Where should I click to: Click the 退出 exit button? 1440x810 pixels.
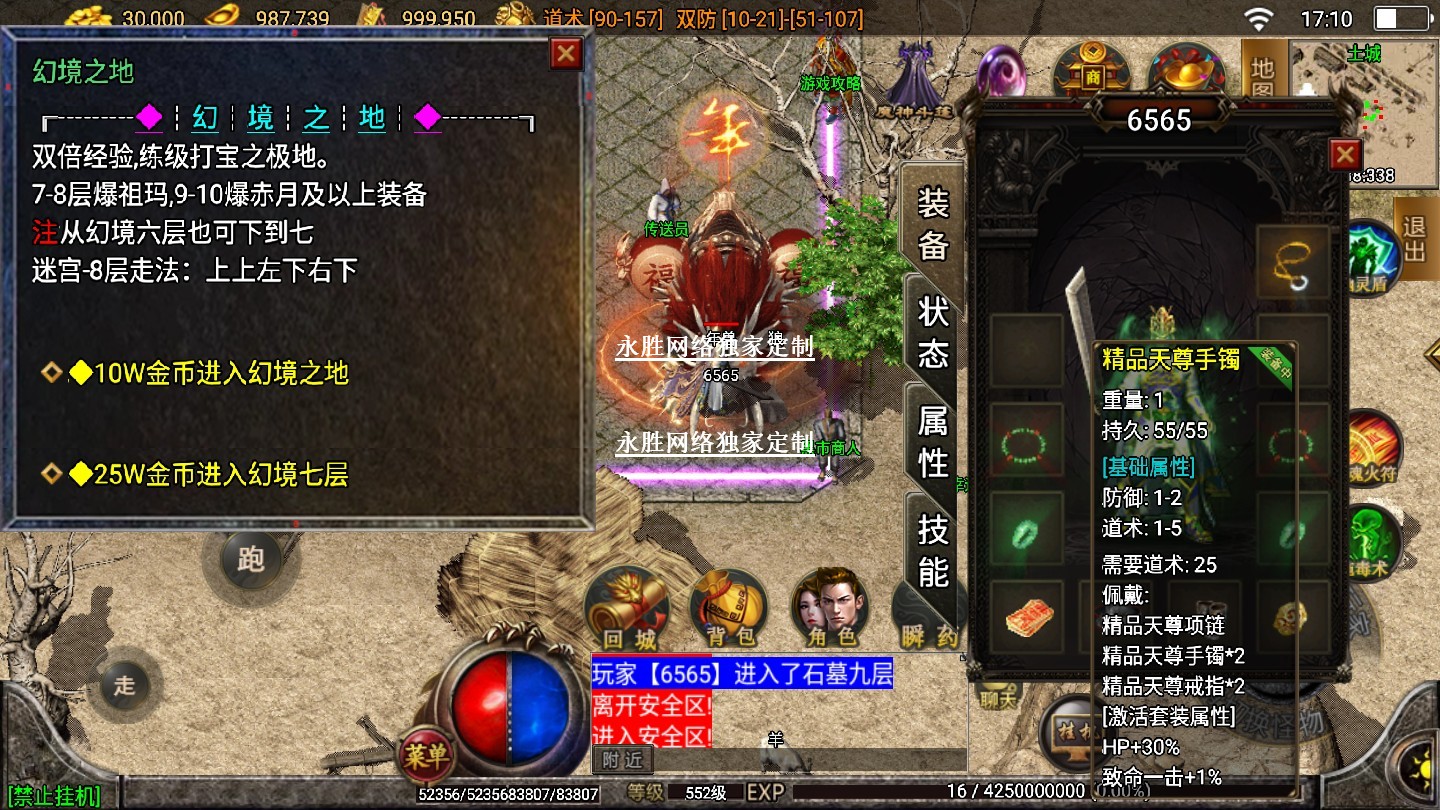[1414, 238]
